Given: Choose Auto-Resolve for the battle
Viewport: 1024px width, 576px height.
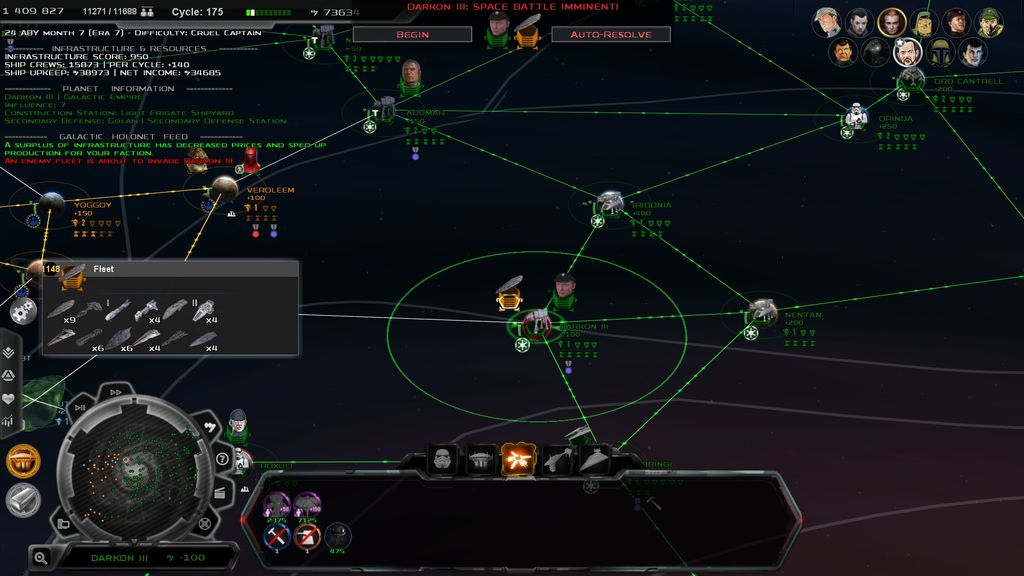Looking at the screenshot, I should [610, 34].
